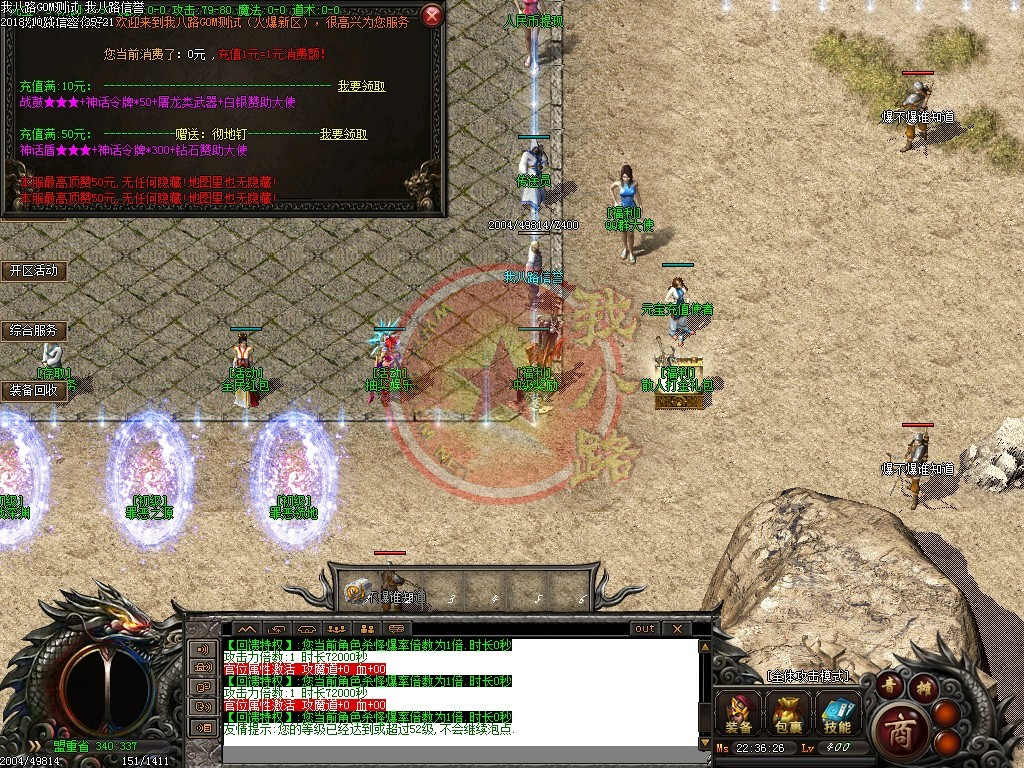Open the 开区活动 menu
This screenshot has width=1024, height=768.
(34, 271)
